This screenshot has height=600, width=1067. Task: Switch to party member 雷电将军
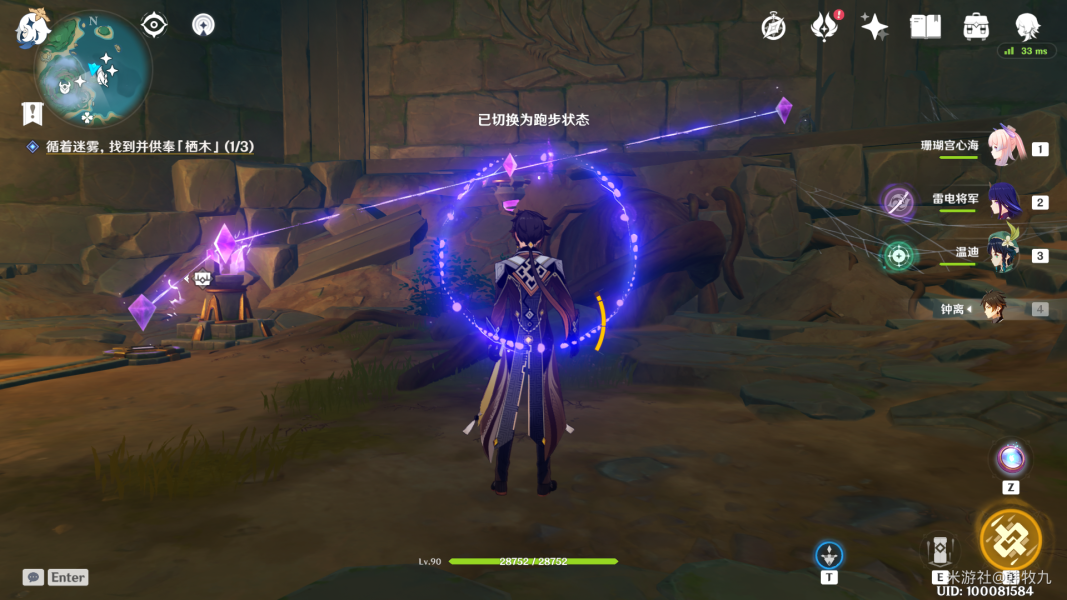(x=1003, y=201)
